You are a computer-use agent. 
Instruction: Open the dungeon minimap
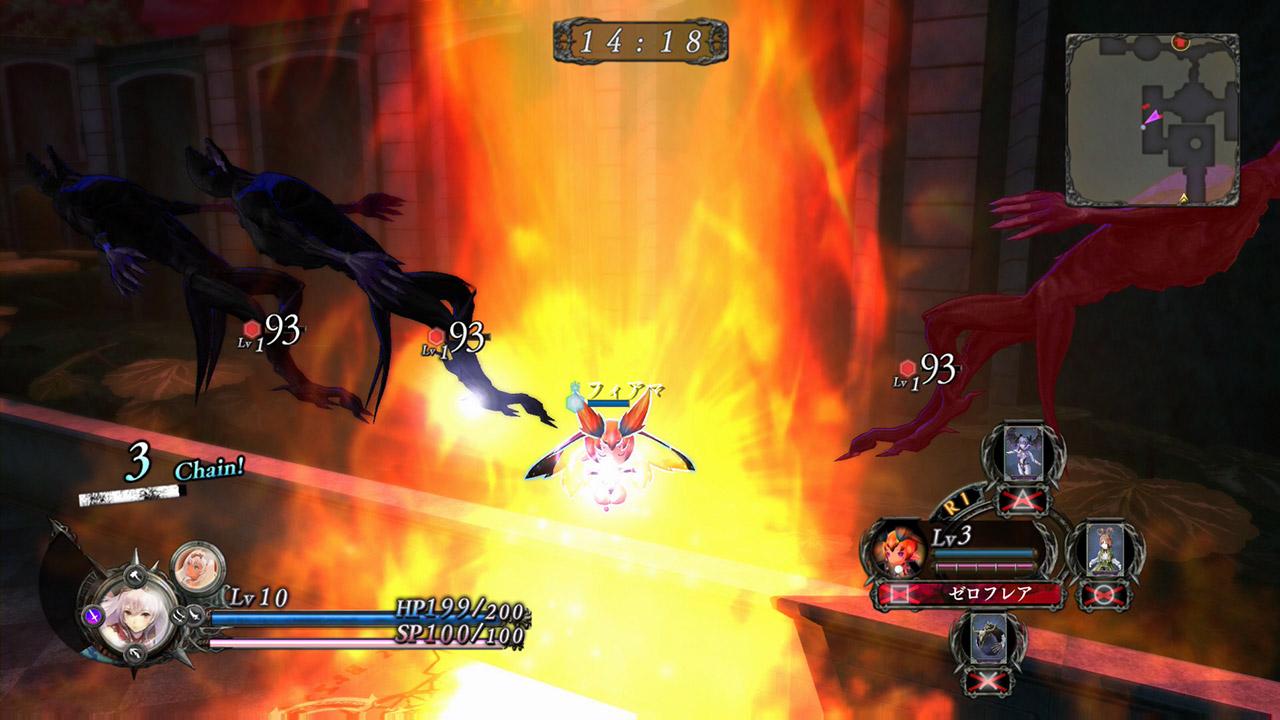pyautogui.click(x=1152, y=119)
